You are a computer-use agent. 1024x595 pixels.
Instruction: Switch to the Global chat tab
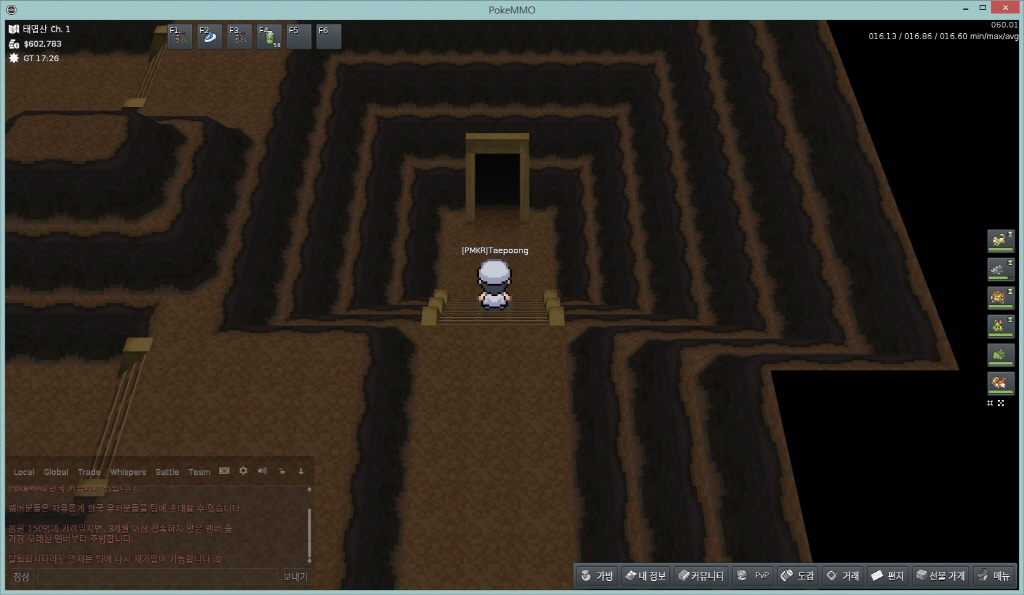56,472
